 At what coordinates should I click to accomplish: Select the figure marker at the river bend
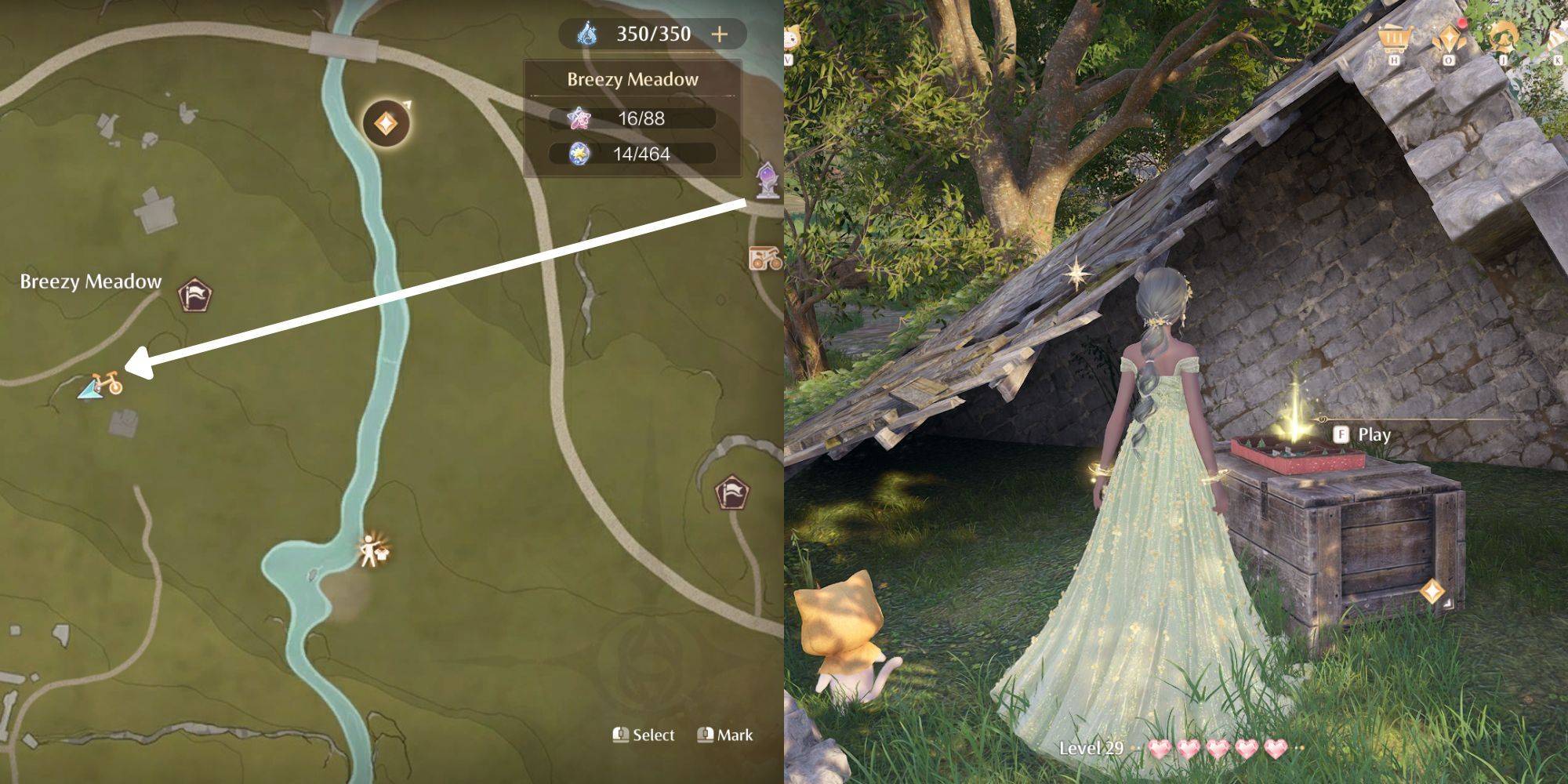(372, 550)
